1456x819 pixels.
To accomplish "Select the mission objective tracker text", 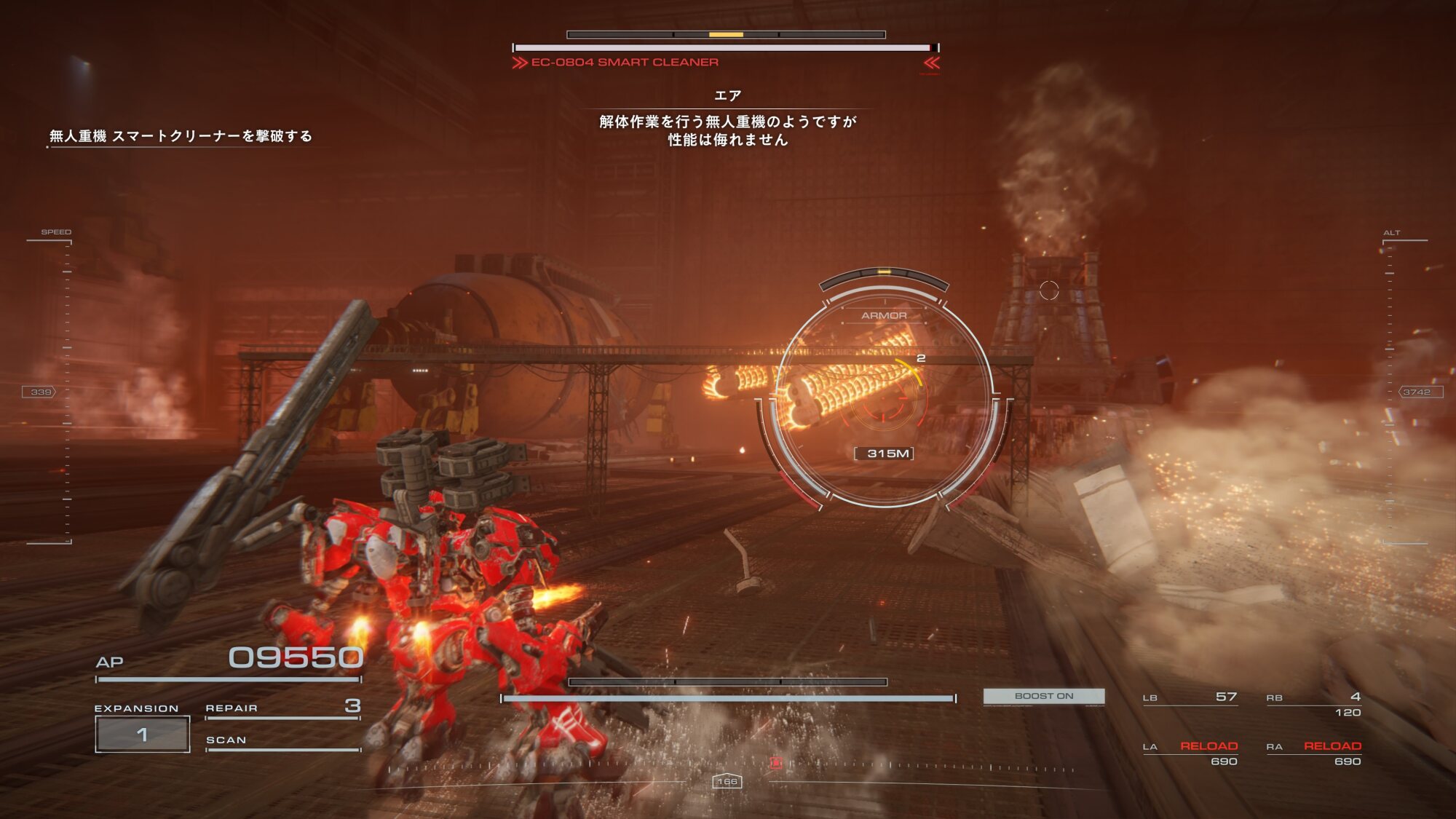I will (x=181, y=136).
